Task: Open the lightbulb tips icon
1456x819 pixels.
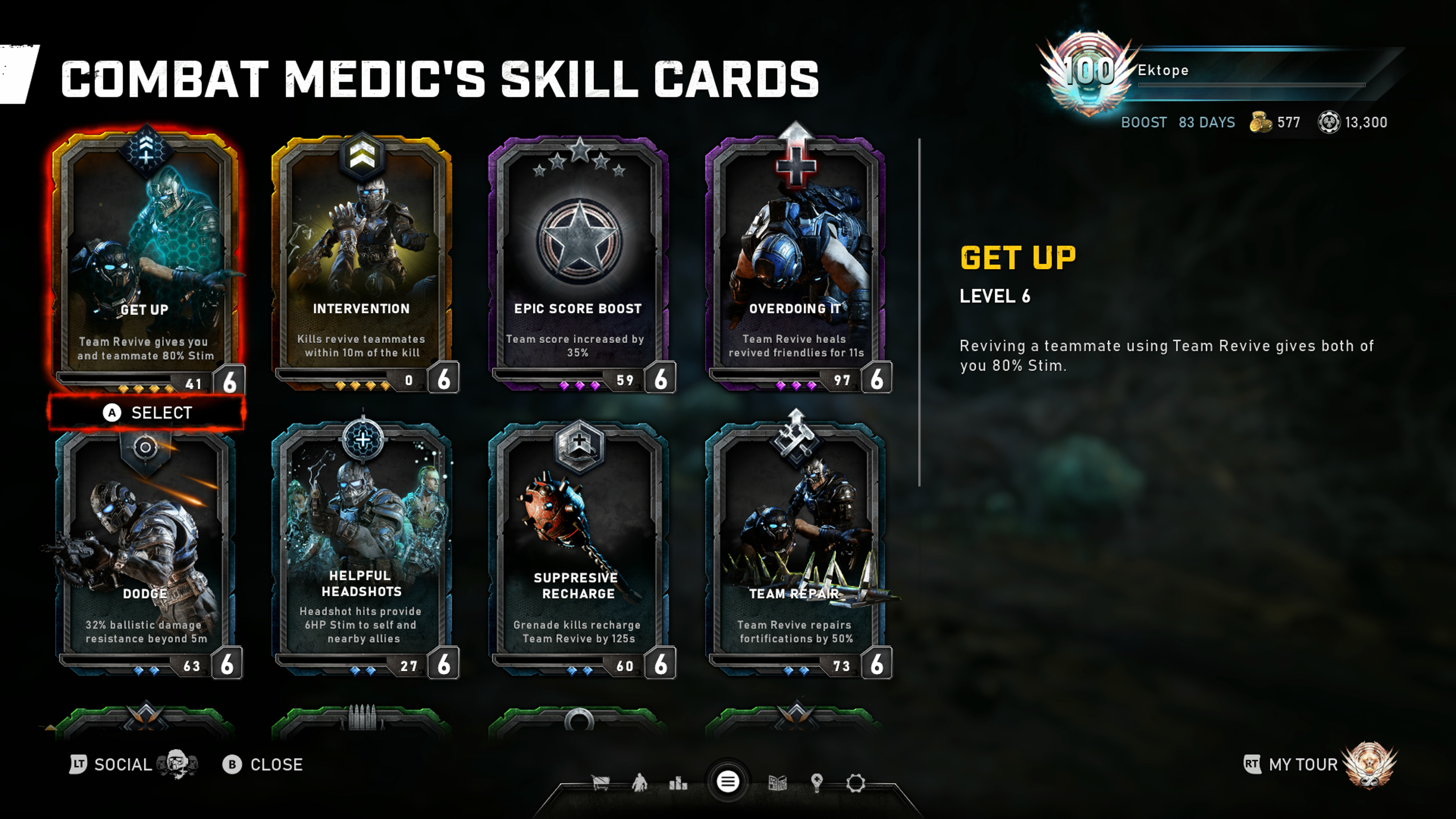Action: point(817,783)
